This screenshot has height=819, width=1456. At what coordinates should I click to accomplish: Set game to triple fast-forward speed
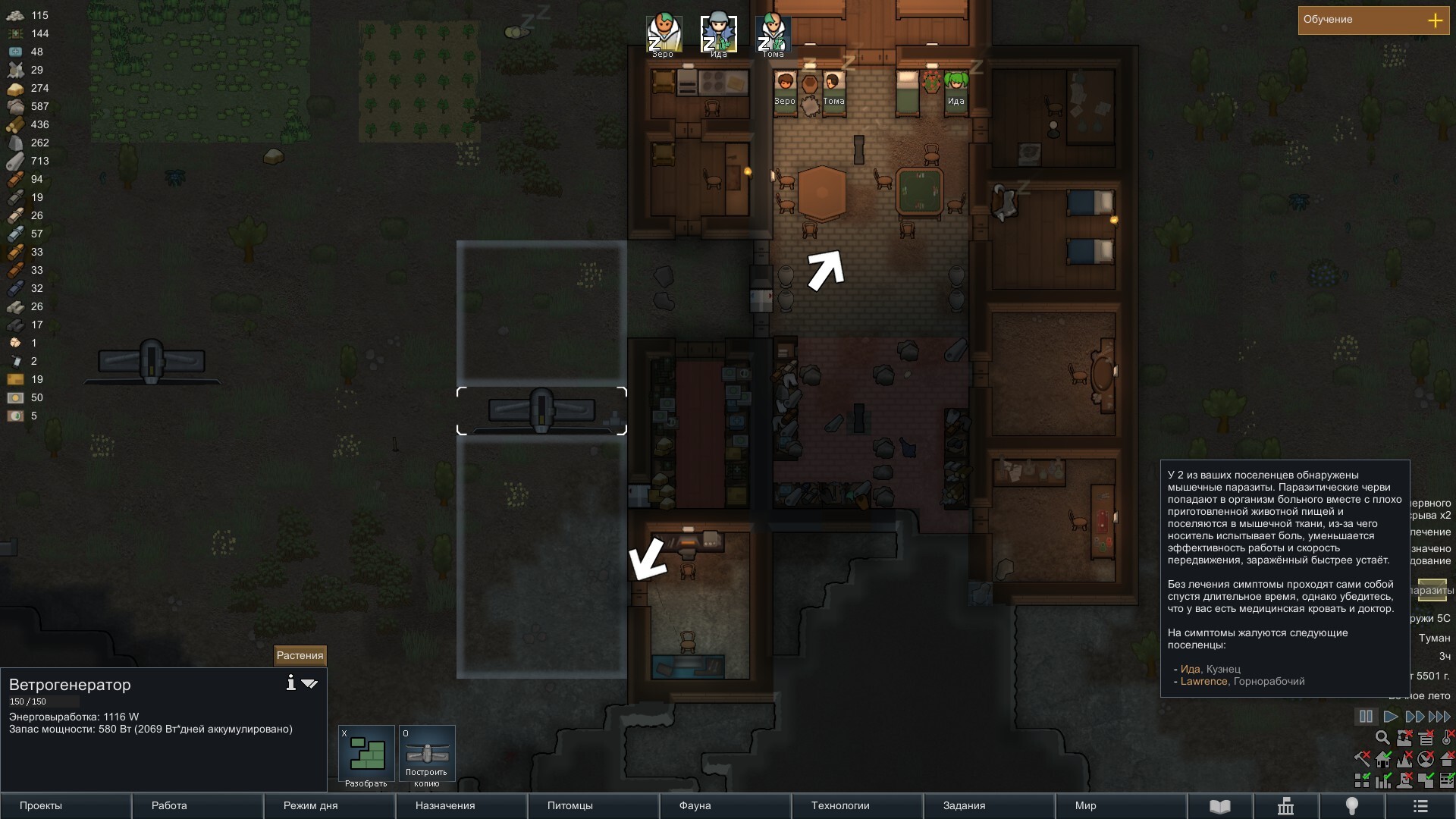click(1439, 717)
